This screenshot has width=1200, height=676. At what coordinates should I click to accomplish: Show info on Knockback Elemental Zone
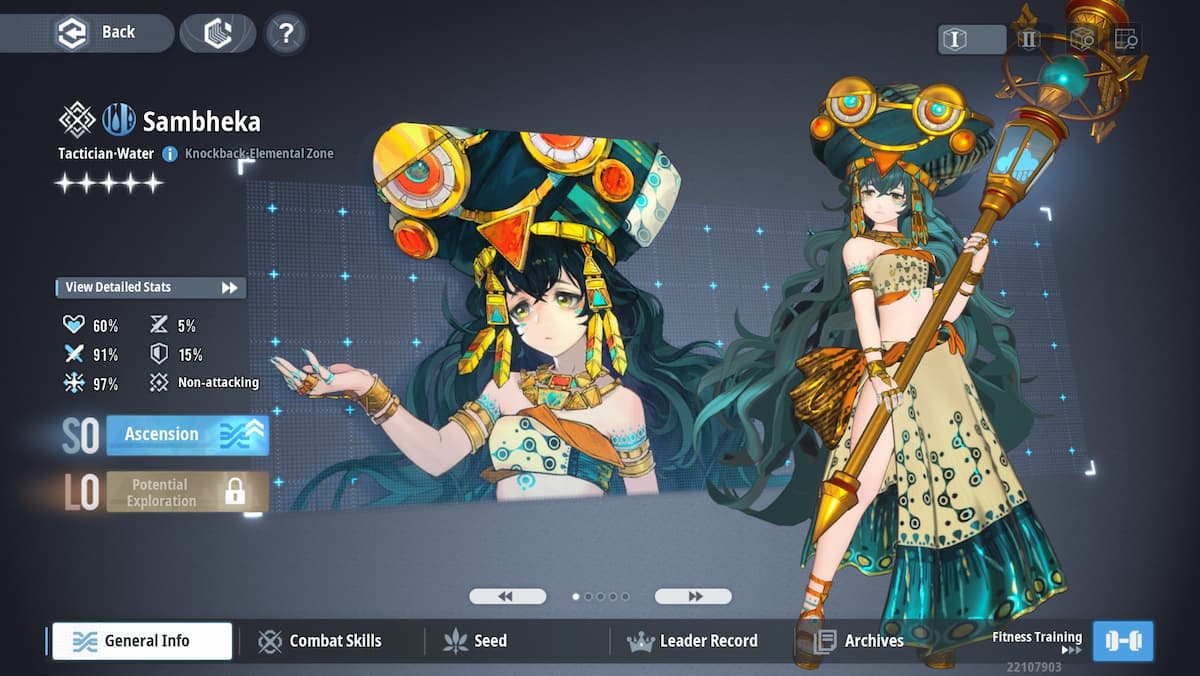[x=170, y=154]
